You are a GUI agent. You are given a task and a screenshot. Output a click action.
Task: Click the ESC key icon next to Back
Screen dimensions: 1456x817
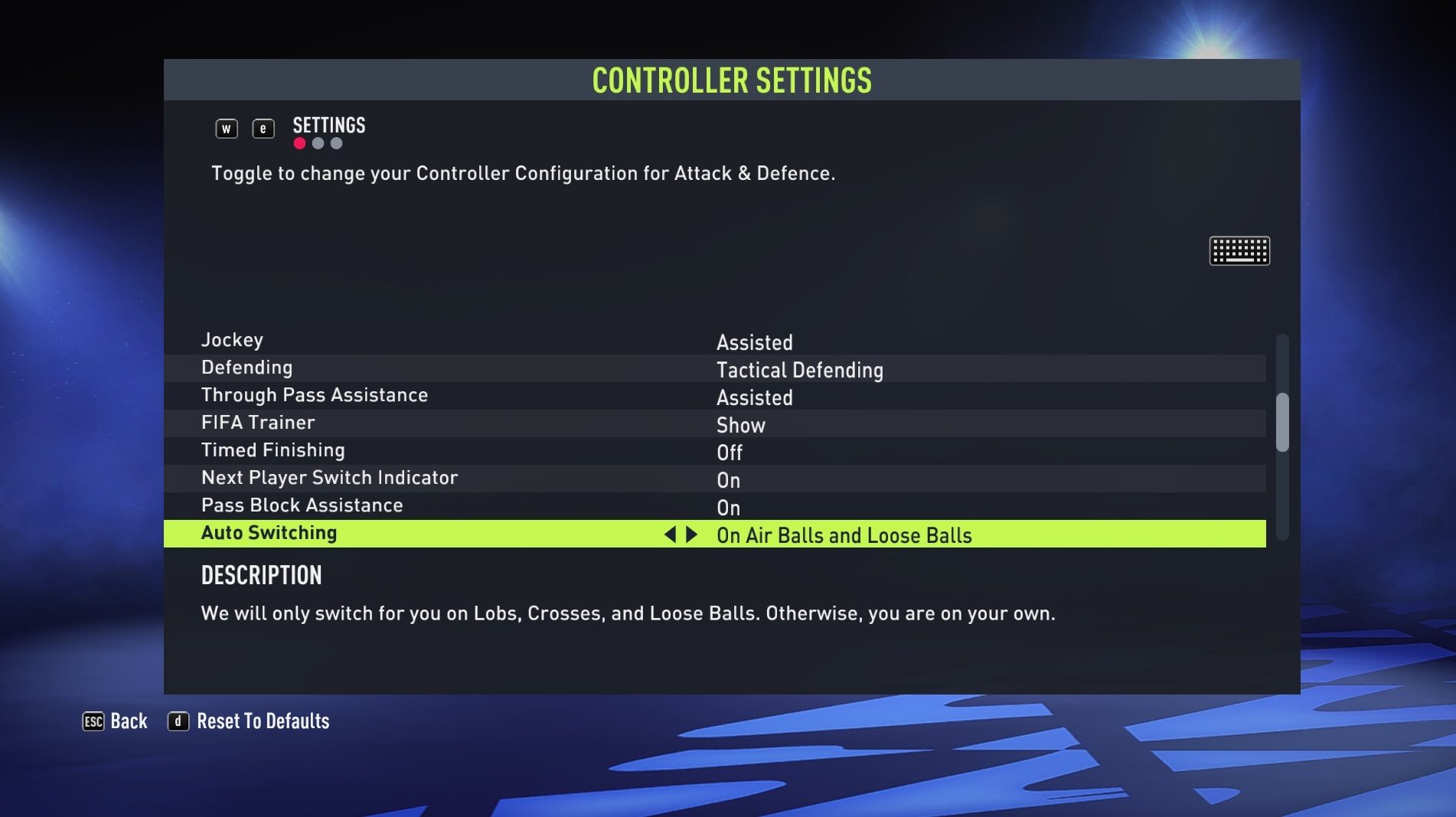[93, 721]
